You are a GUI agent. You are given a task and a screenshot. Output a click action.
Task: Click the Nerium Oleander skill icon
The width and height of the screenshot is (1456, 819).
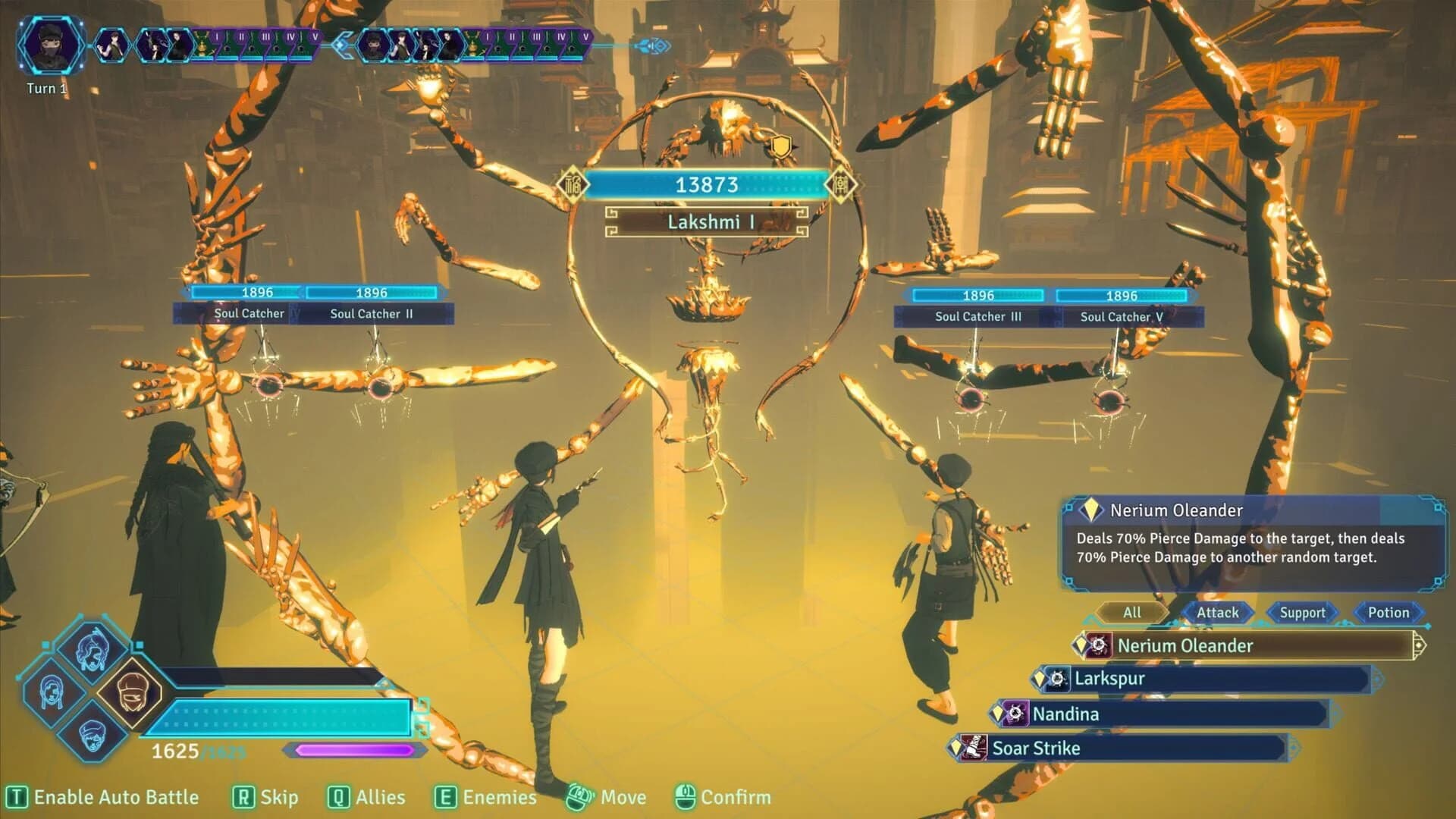coord(1099,647)
